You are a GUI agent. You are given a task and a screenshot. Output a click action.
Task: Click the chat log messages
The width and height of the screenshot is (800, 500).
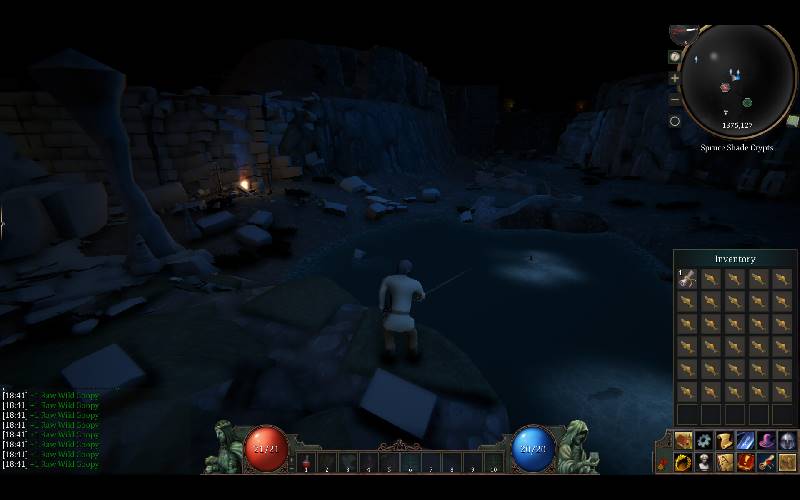(x=52, y=429)
